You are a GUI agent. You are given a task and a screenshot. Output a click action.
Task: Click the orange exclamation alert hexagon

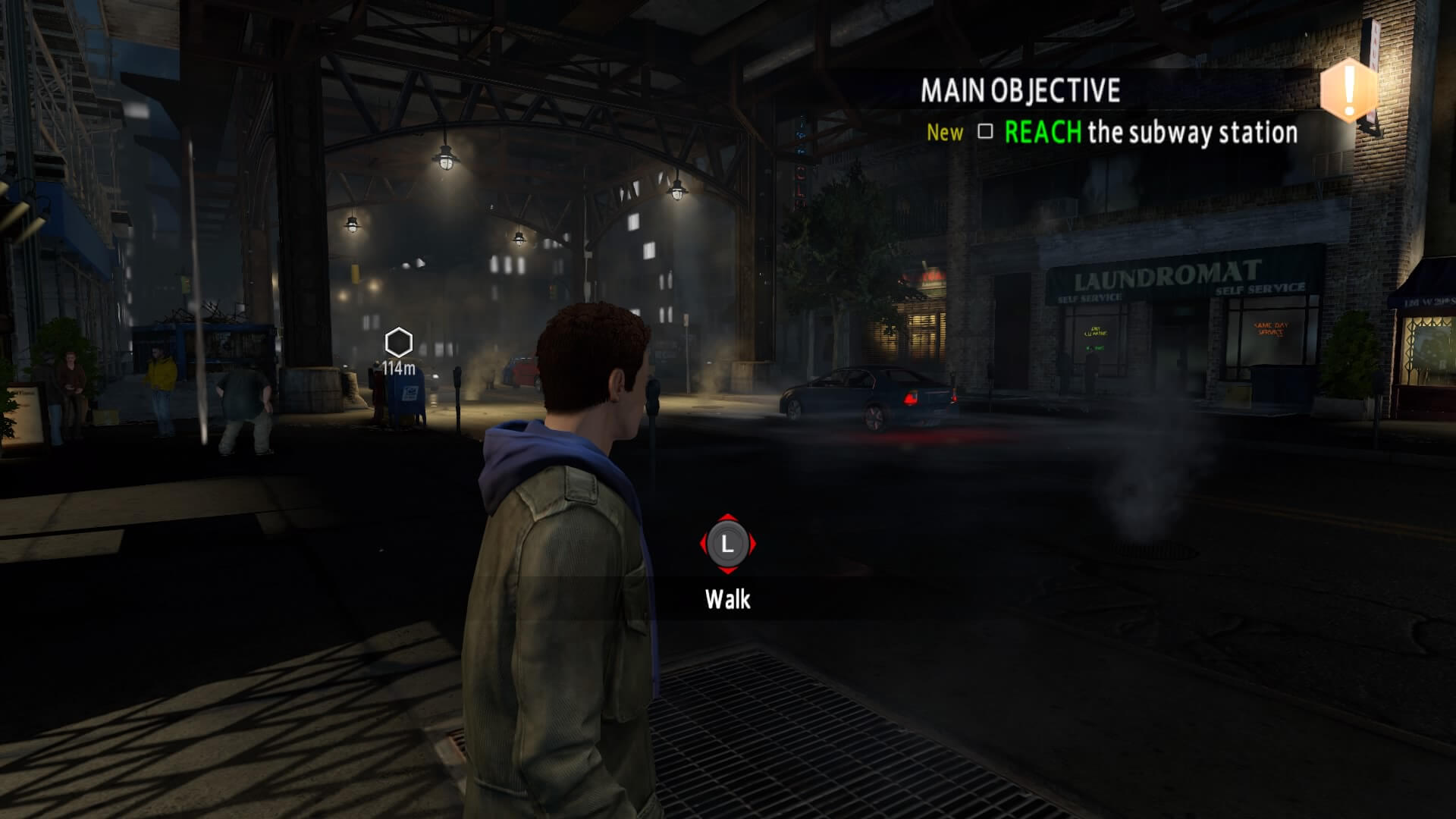[1348, 90]
